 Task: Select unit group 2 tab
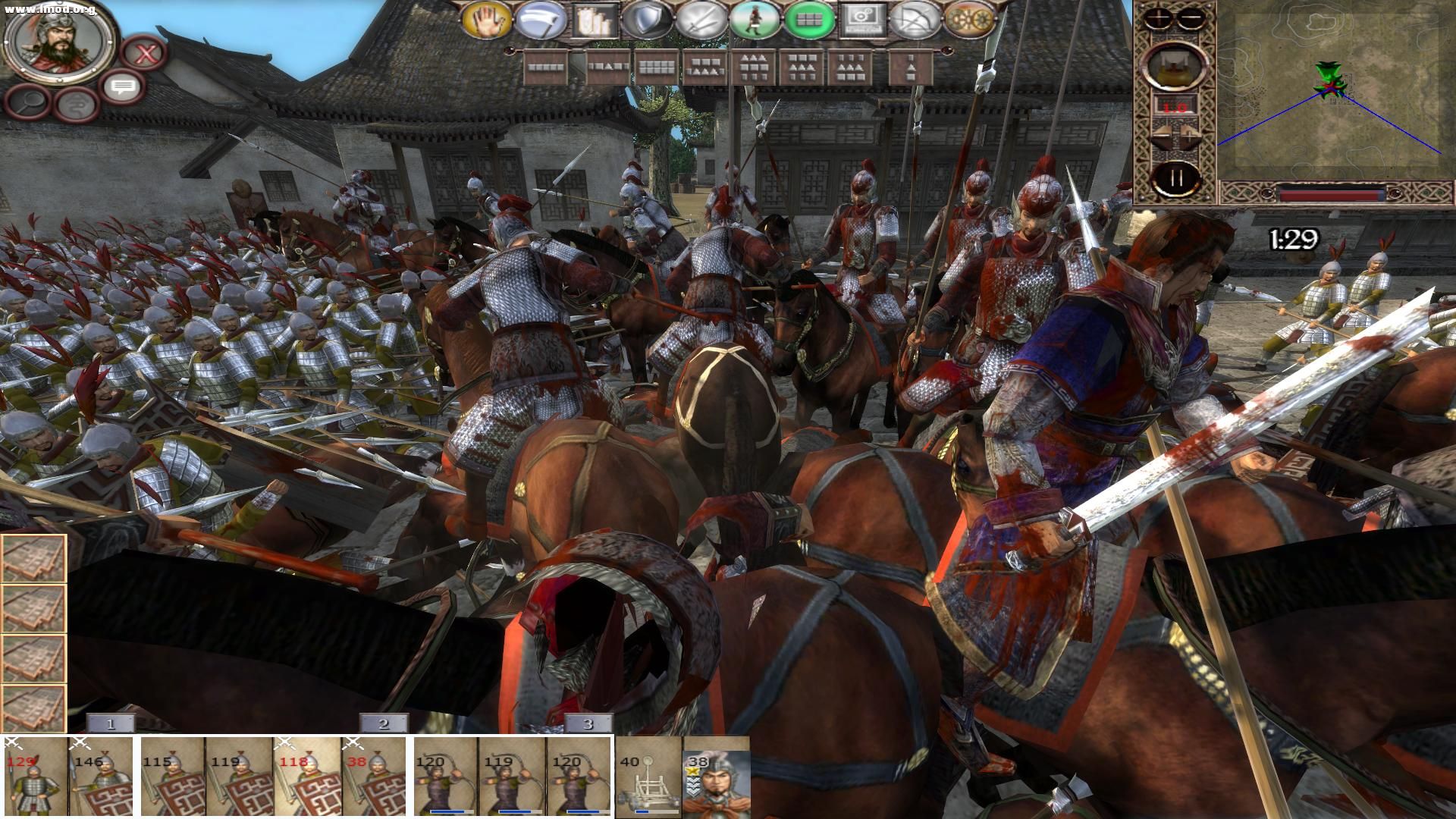(x=383, y=723)
